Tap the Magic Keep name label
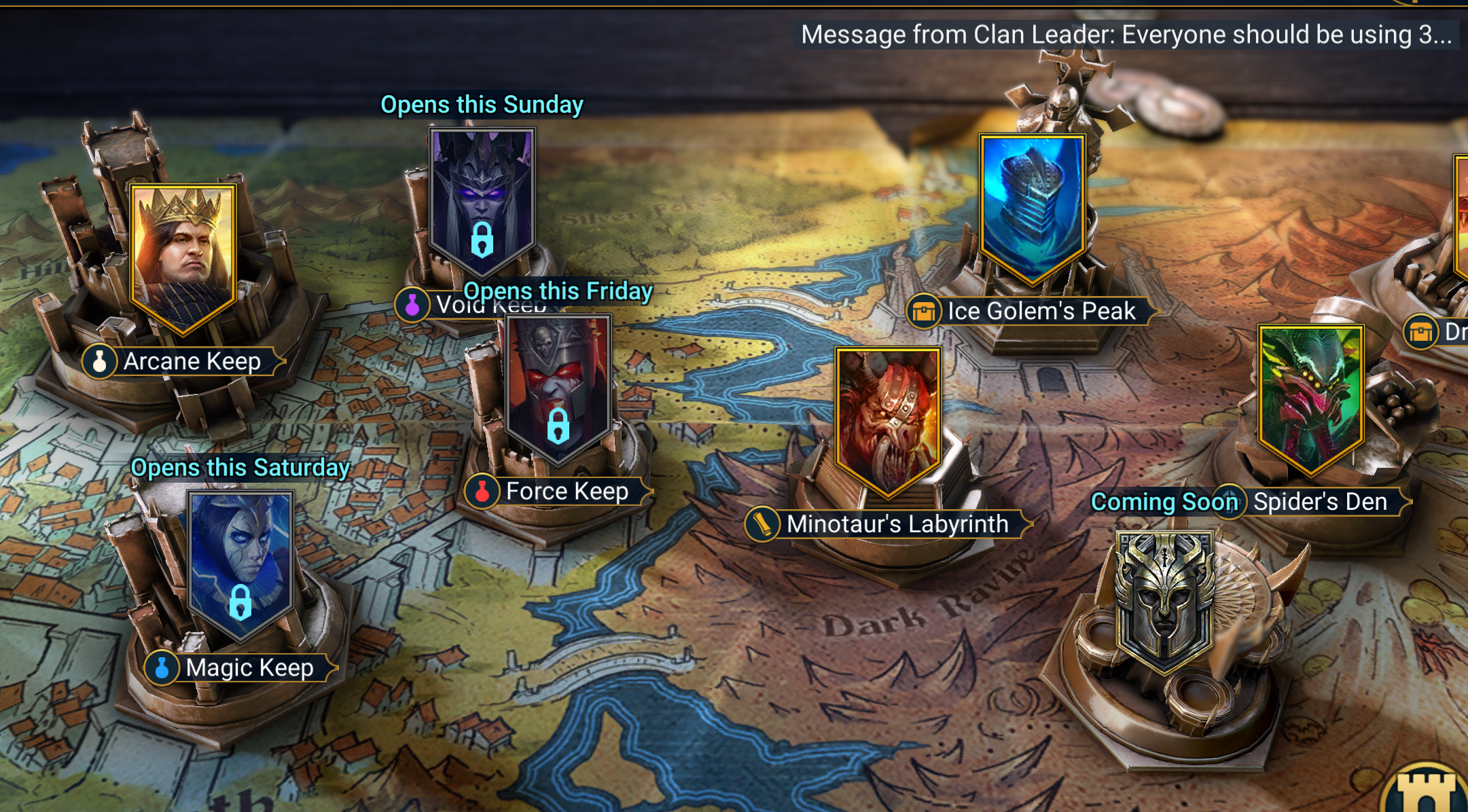Screen dimensions: 1468x812 (x=249, y=668)
